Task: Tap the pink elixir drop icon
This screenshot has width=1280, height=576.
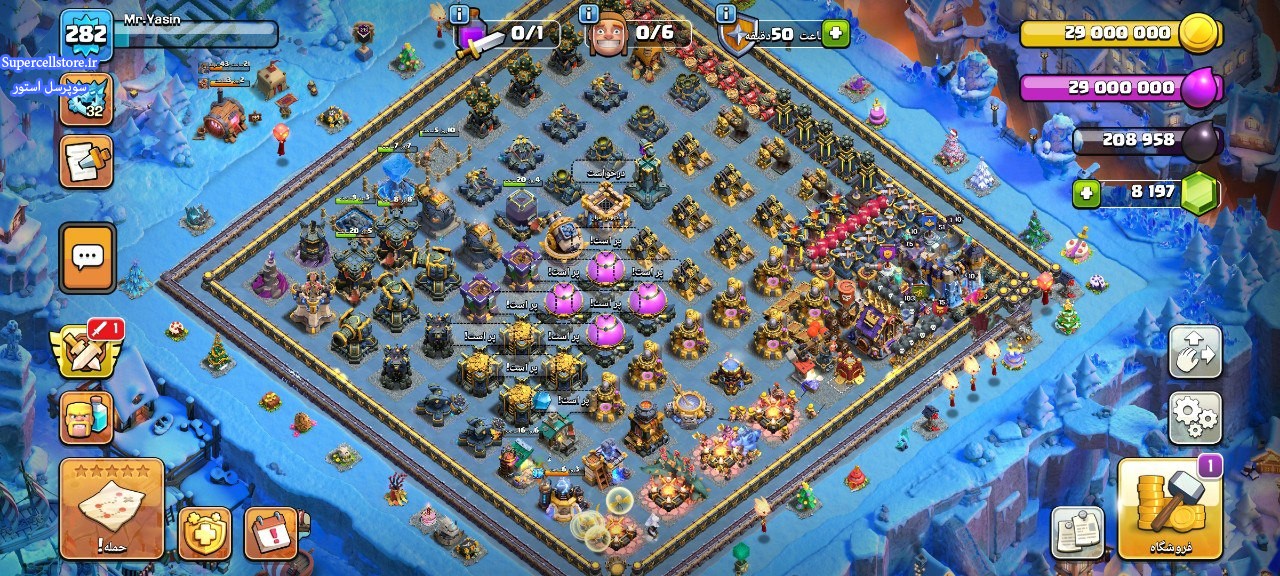Action: [1199, 88]
